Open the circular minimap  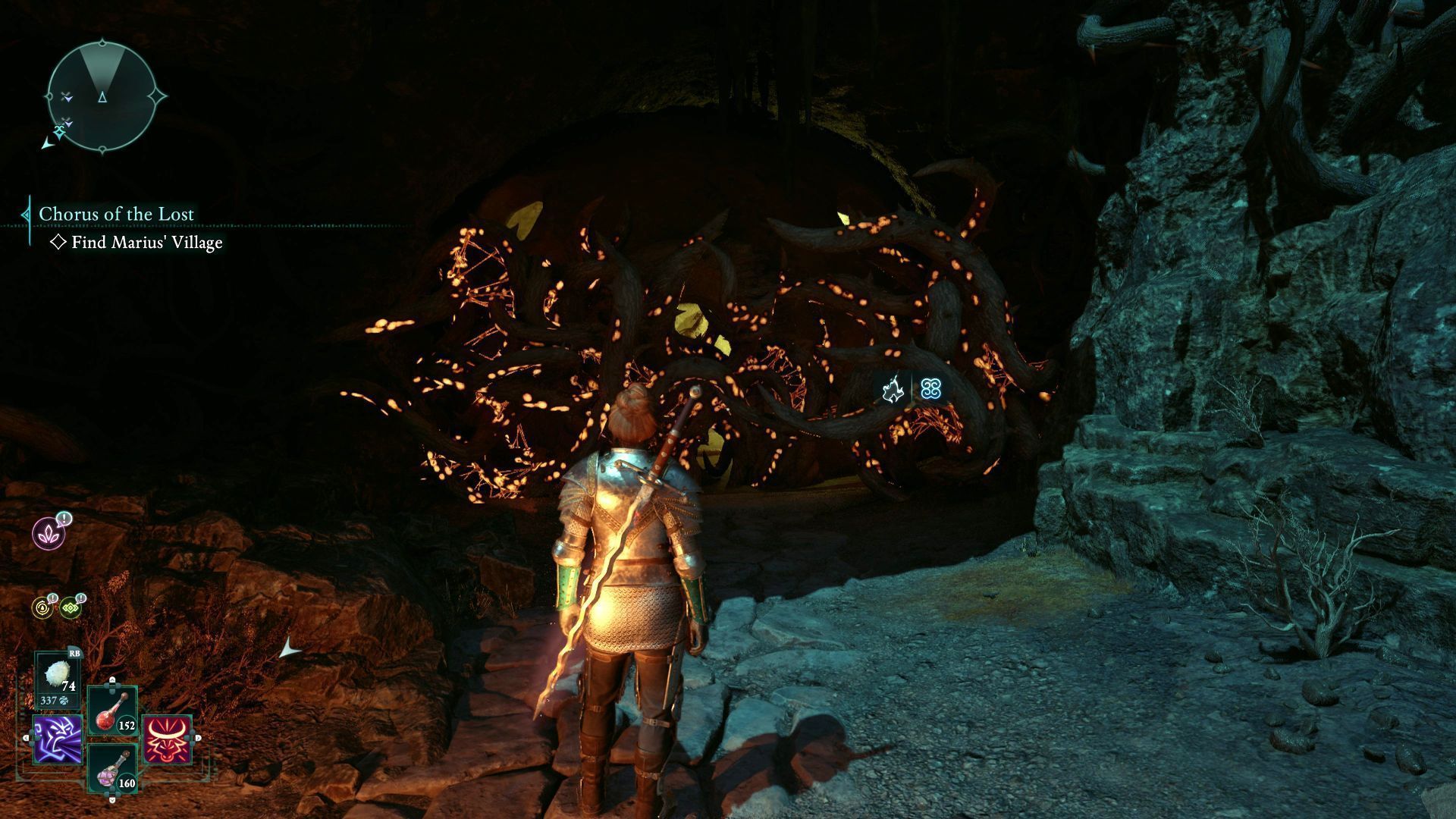[102, 96]
